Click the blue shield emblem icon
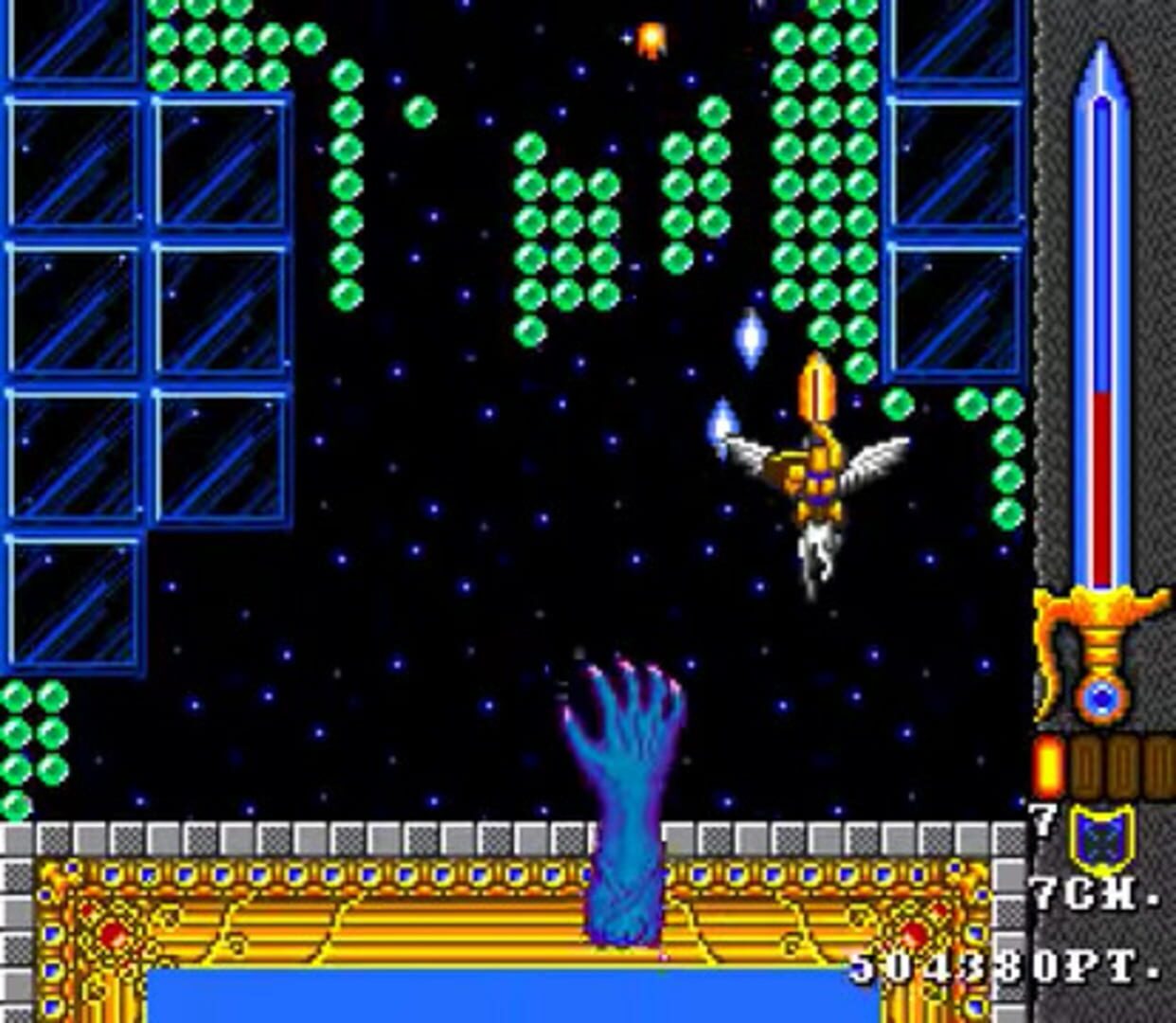1176x1023 pixels. point(1102,838)
